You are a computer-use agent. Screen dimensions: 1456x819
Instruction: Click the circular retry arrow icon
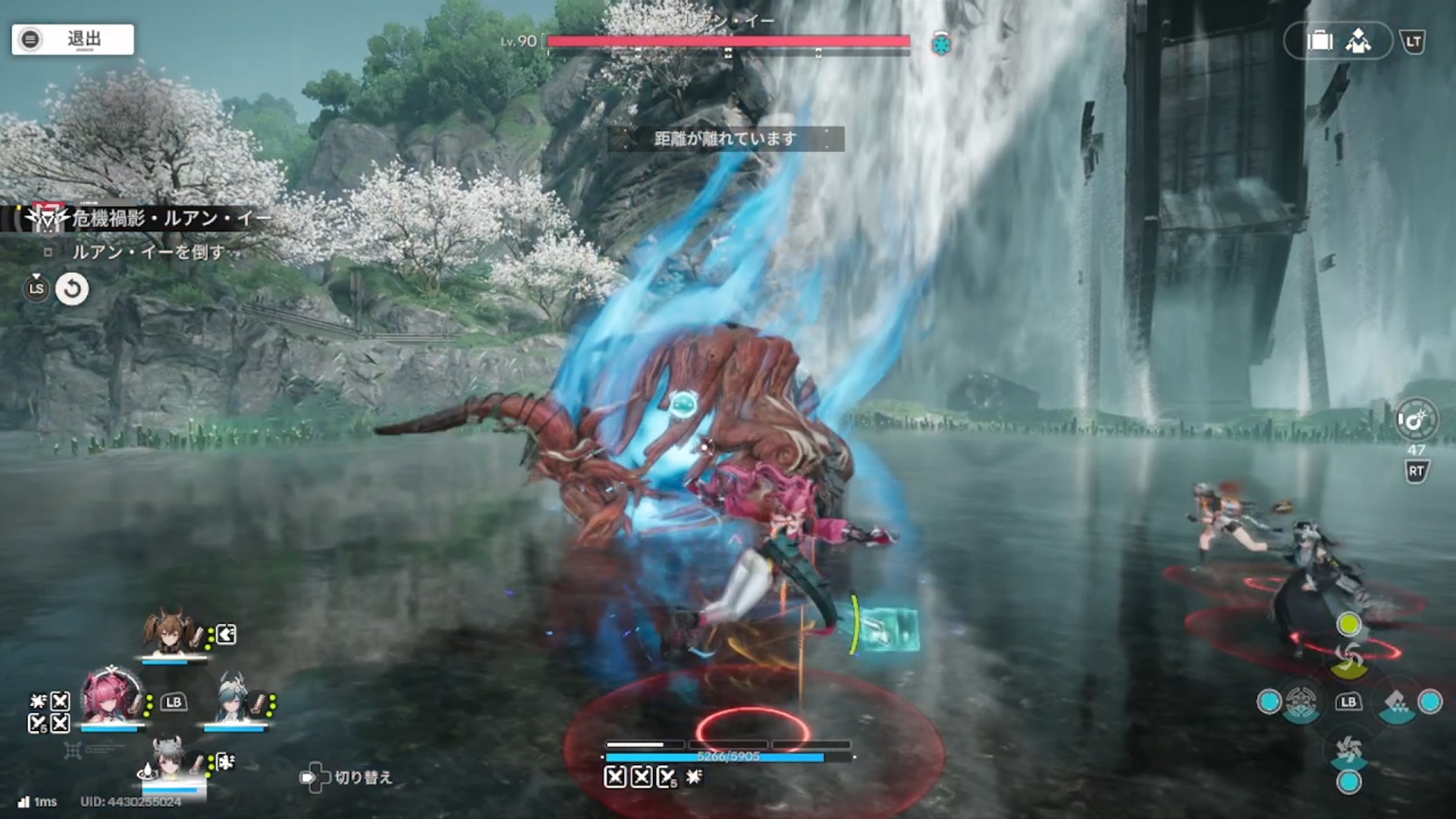coord(72,289)
